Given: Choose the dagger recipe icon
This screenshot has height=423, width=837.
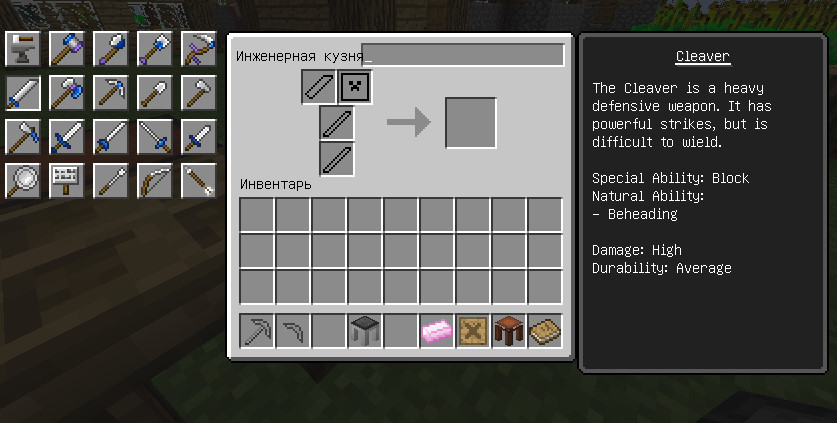Looking at the screenshot, I should [x=198, y=136].
